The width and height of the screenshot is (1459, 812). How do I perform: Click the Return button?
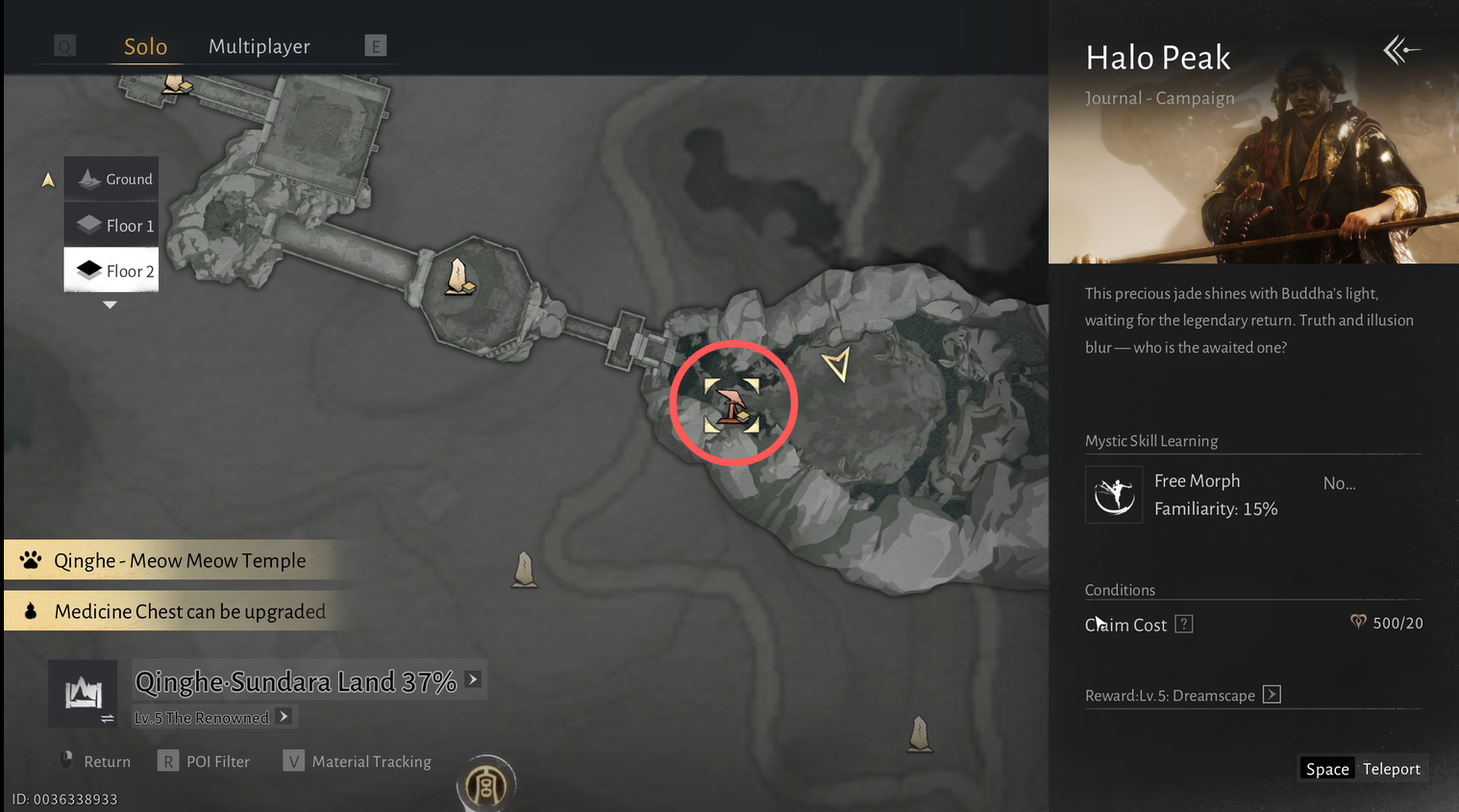(x=95, y=762)
